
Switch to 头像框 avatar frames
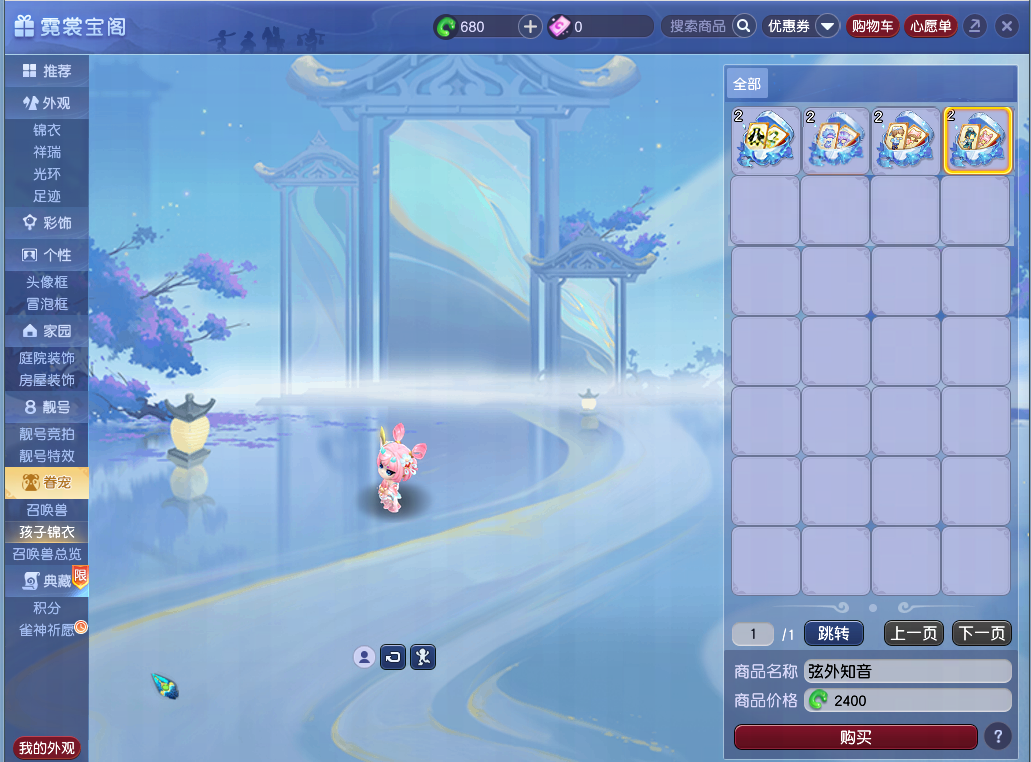coord(47,282)
